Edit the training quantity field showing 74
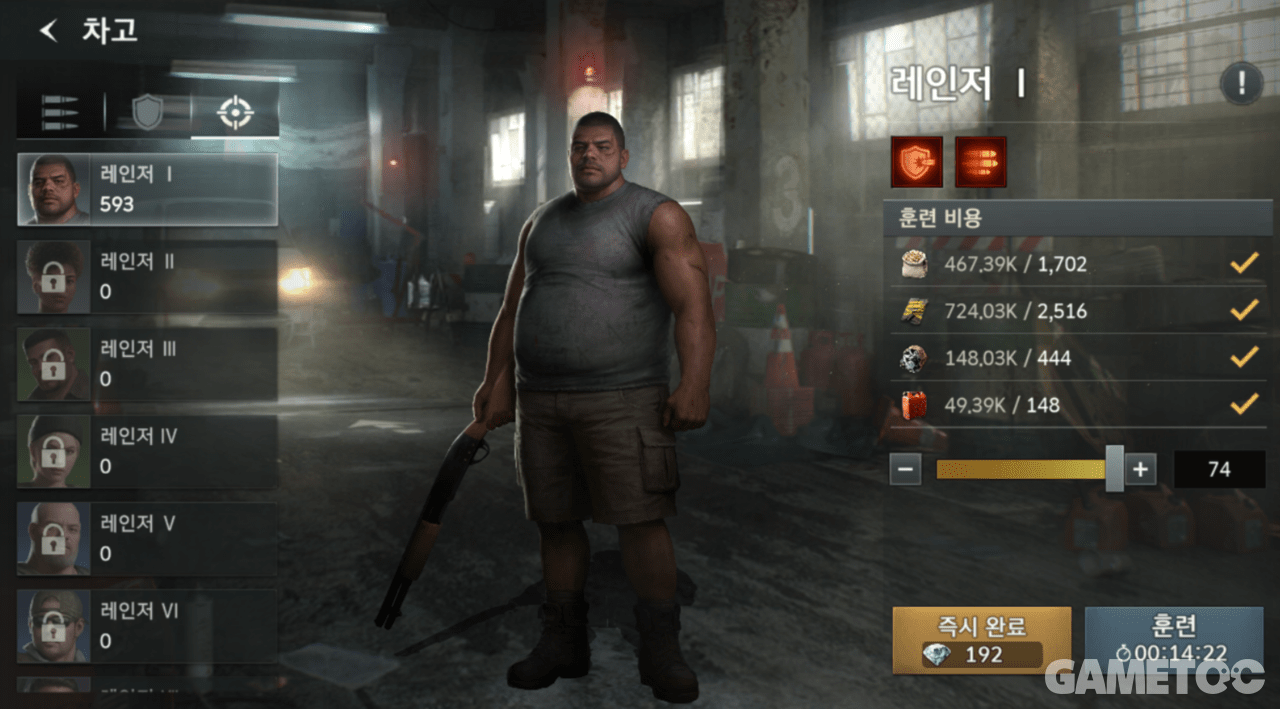This screenshot has height=709, width=1280. pos(1219,469)
